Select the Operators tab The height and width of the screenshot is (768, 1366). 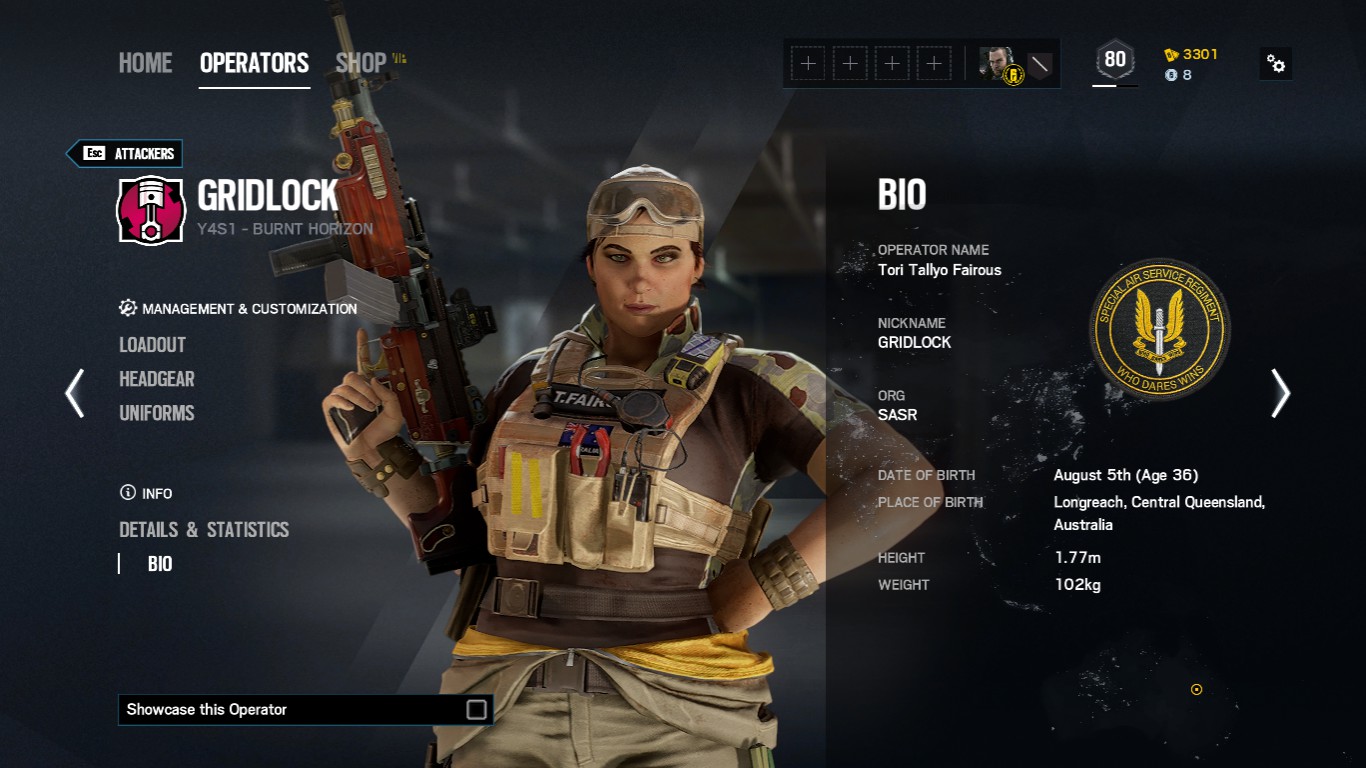254,63
